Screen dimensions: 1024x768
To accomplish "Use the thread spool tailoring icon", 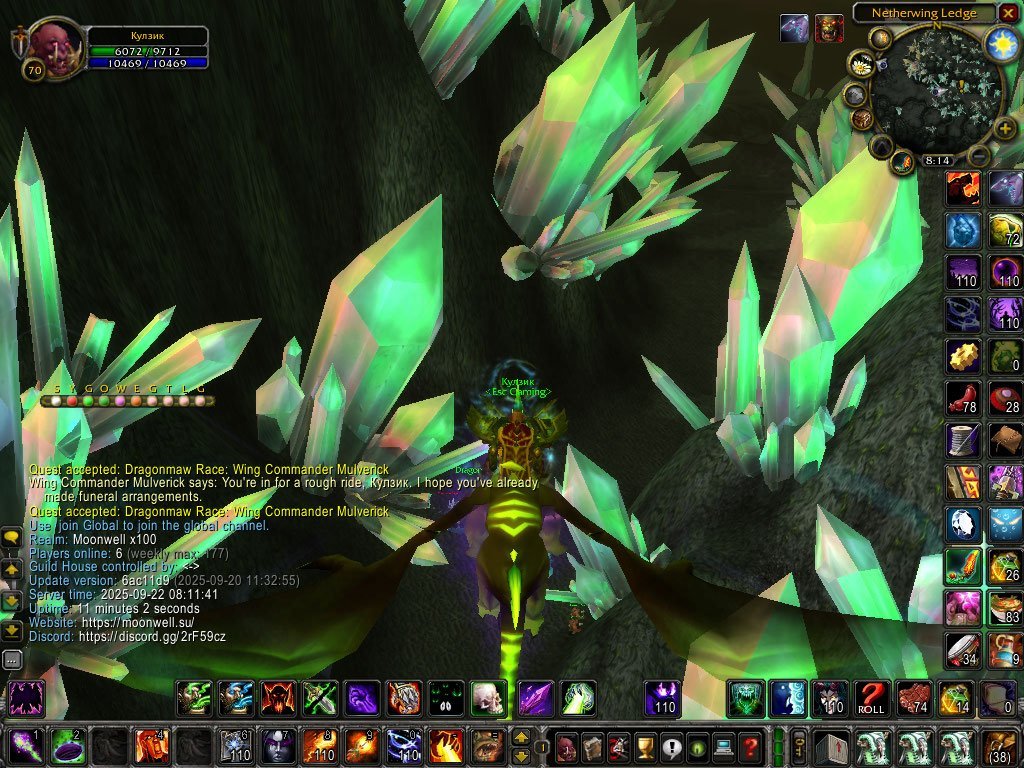I will (963, 439).
